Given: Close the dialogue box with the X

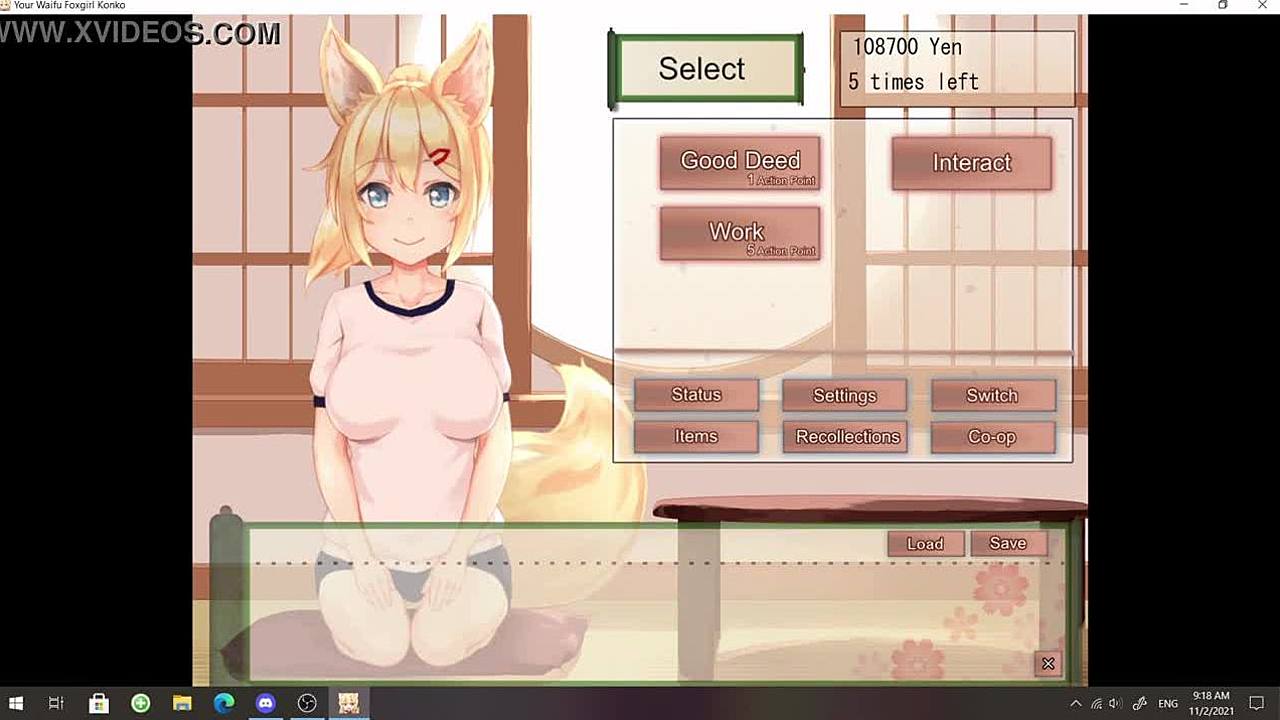Looking at the screenshot, I should point(1048,663).
